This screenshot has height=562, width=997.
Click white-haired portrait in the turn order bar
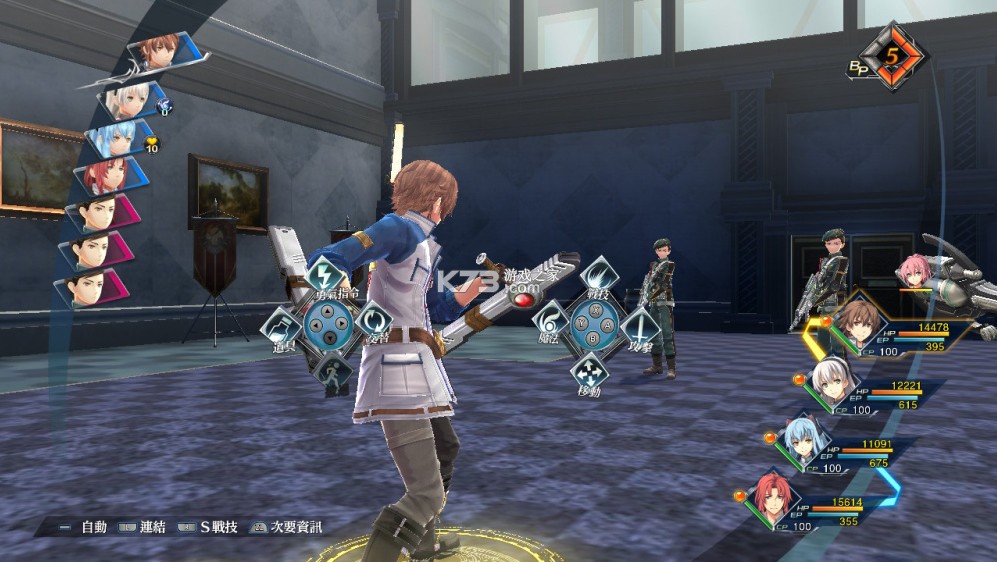[x=130, y=99]
